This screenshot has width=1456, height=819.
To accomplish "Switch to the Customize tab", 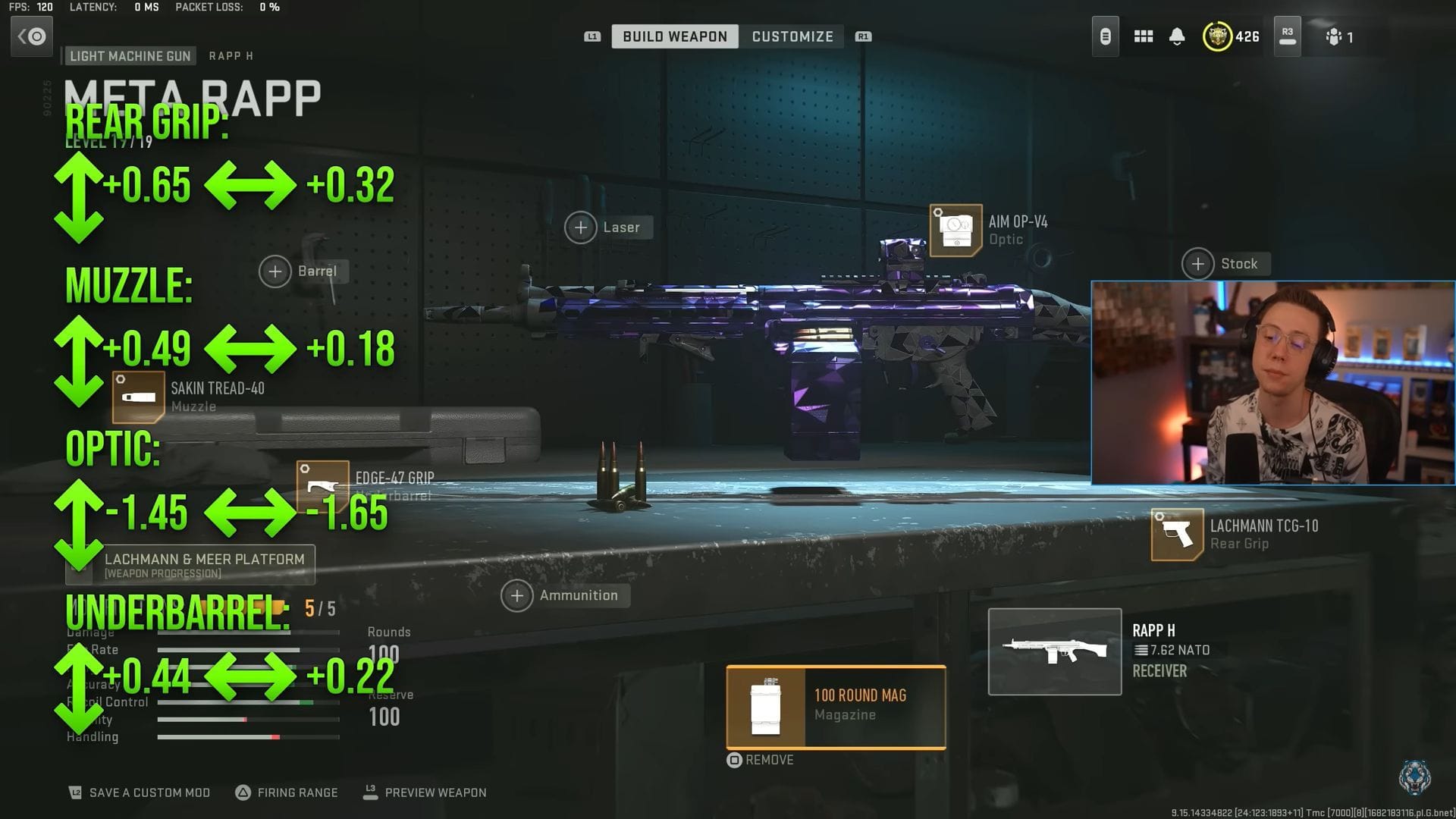I will point(792,36).
